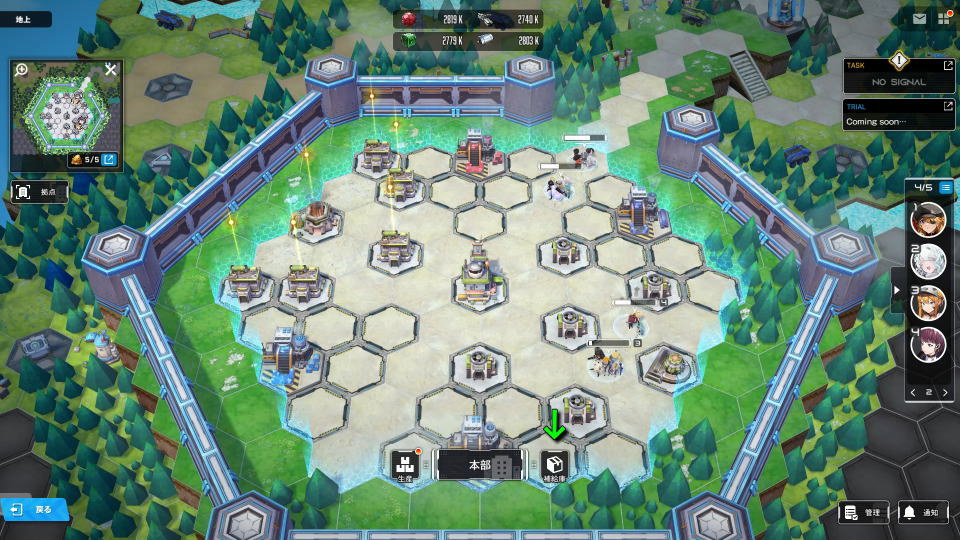Select the fourth purple-haired commander portrait
This screenshot has width=960, height=540.
(928, 345)
